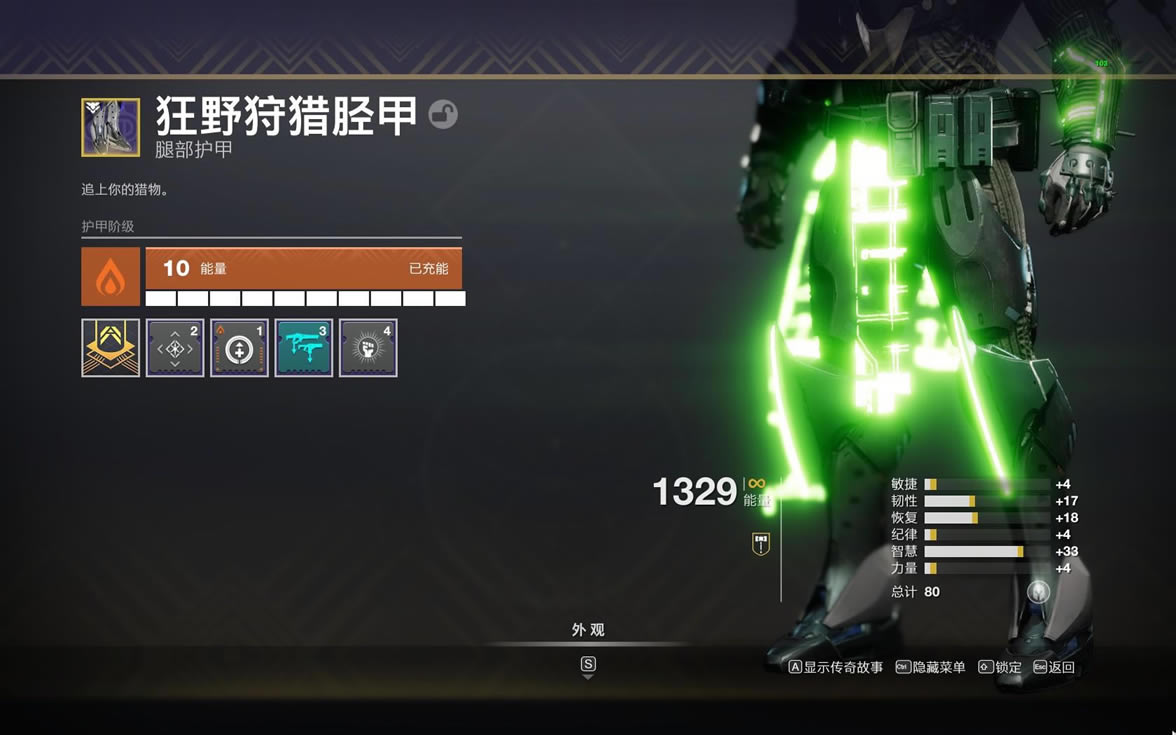Open the 外观 appearance section
The height and width of the screenshot is (735, 1176).
(588, 630)
